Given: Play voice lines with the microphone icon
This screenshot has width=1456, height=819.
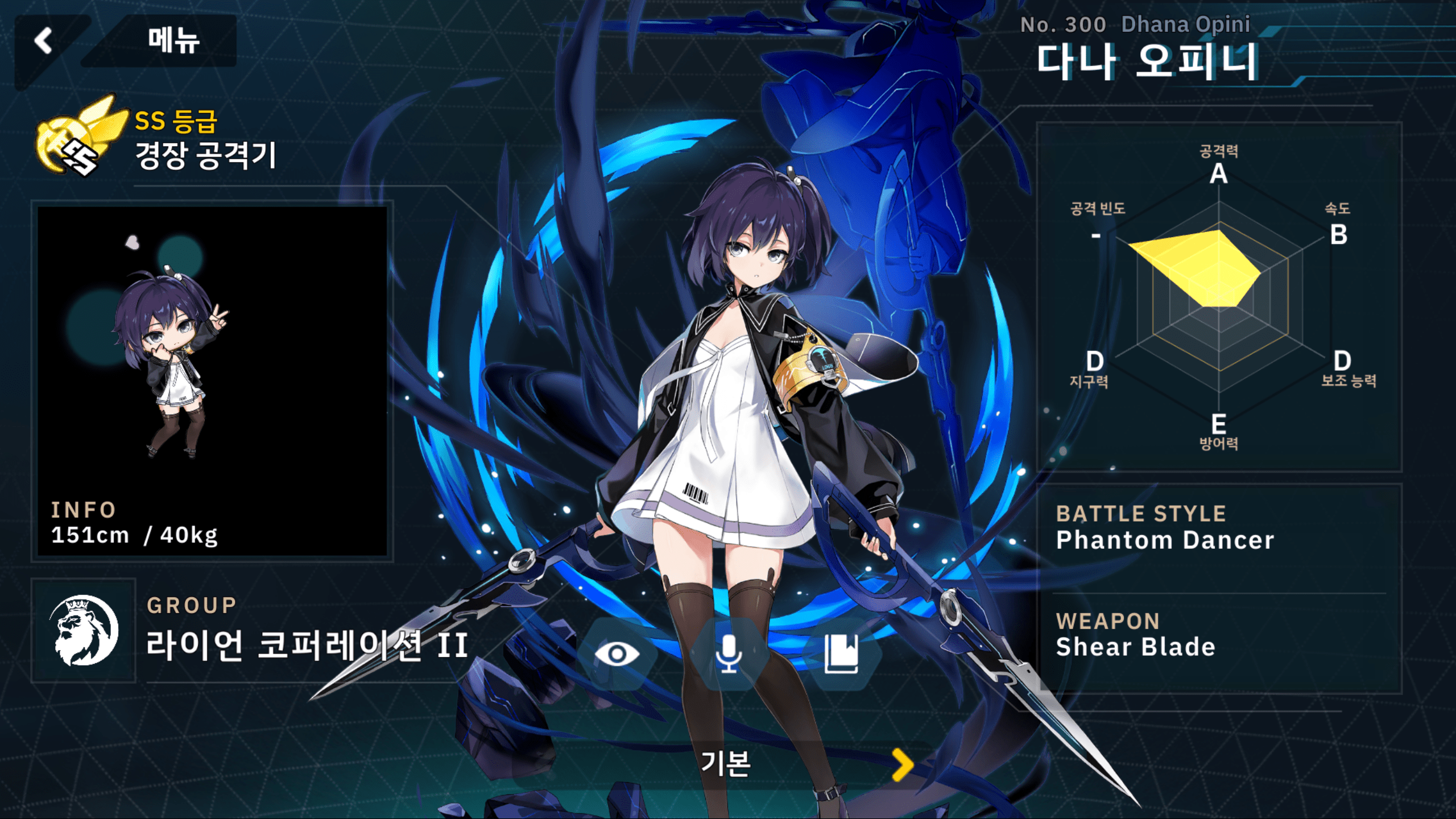Looking at the screenshot, I should click(x=729, y=654).
